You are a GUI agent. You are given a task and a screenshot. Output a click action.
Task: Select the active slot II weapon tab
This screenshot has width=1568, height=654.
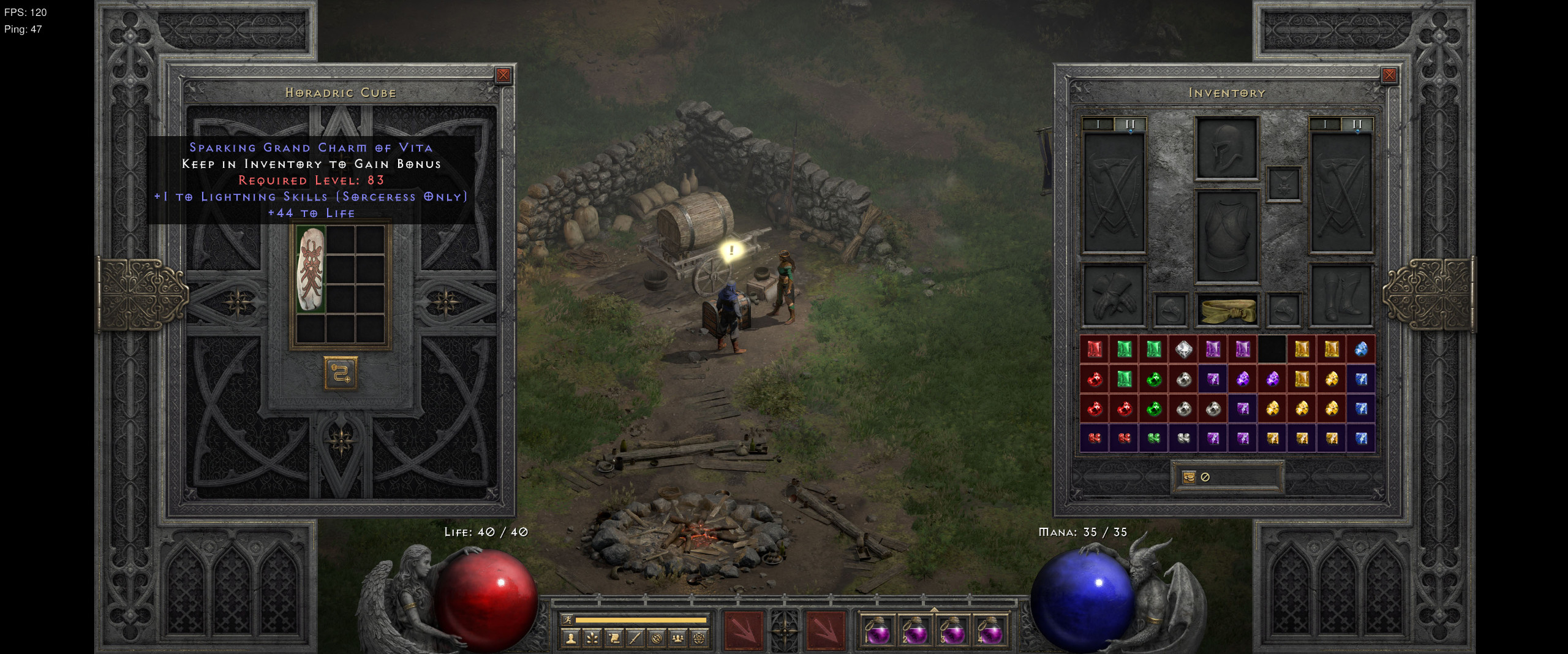[1131, 124]
